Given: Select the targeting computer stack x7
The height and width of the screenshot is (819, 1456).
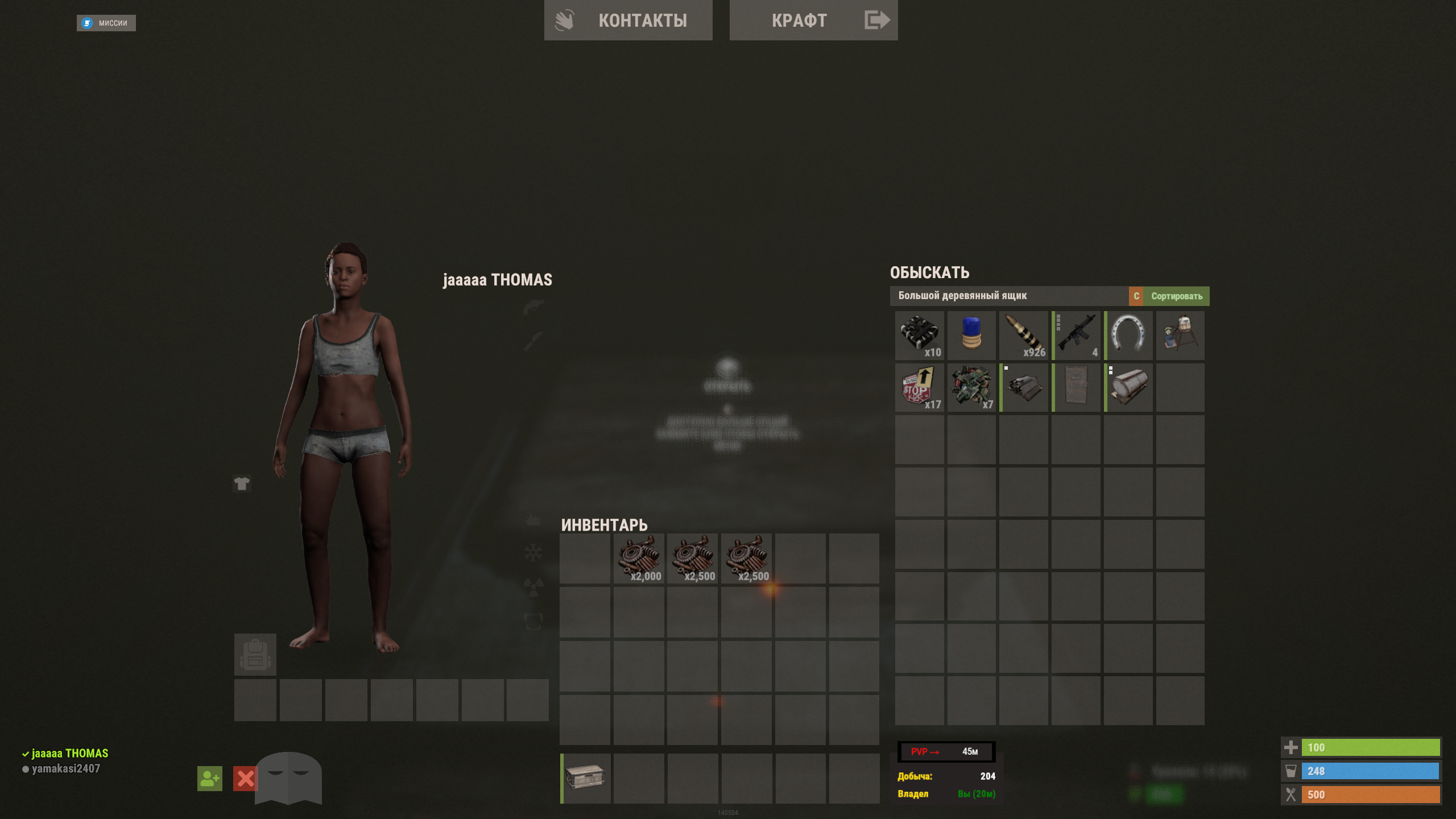Looking at the screenshot, I should (971, 388).
